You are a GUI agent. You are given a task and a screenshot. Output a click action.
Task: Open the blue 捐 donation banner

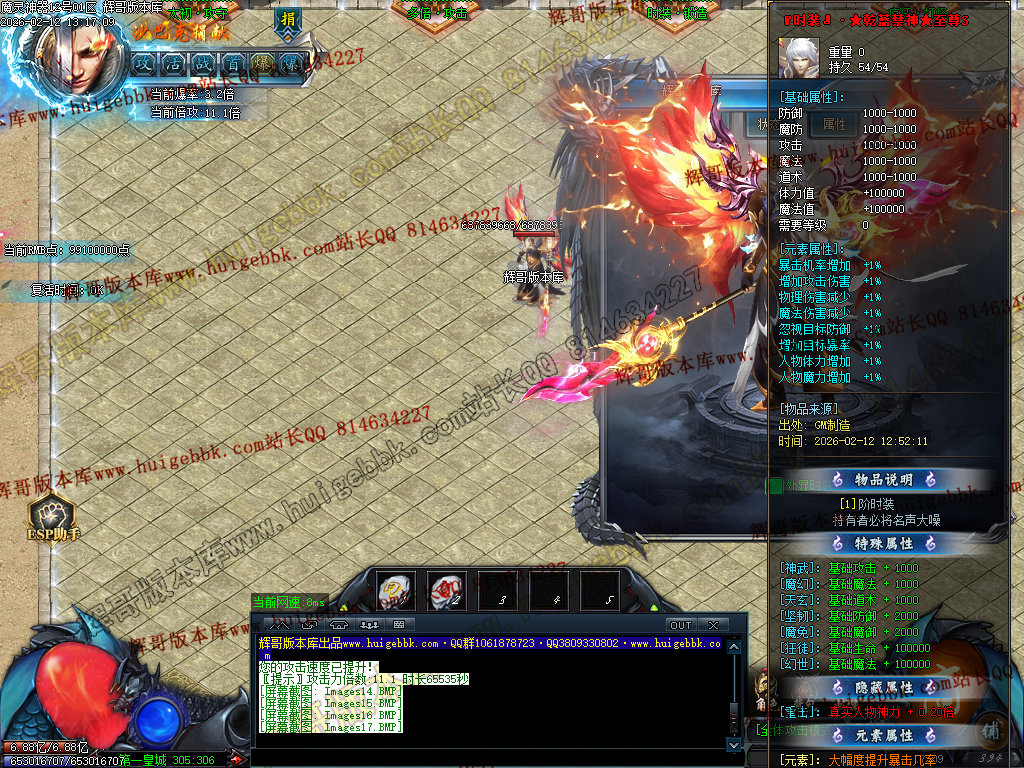point(288,20)
